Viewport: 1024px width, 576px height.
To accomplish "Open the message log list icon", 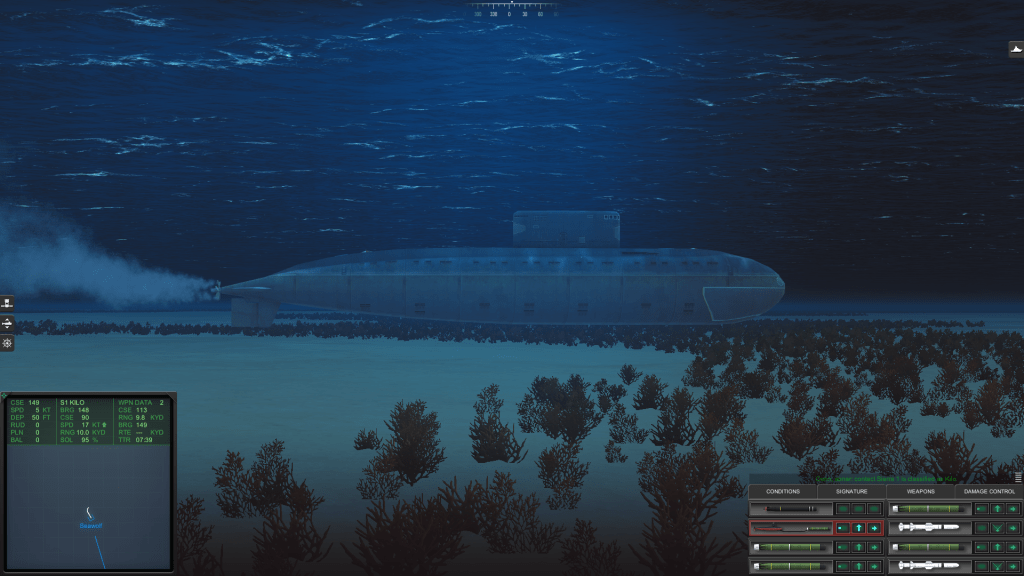I will point(1017,477).
